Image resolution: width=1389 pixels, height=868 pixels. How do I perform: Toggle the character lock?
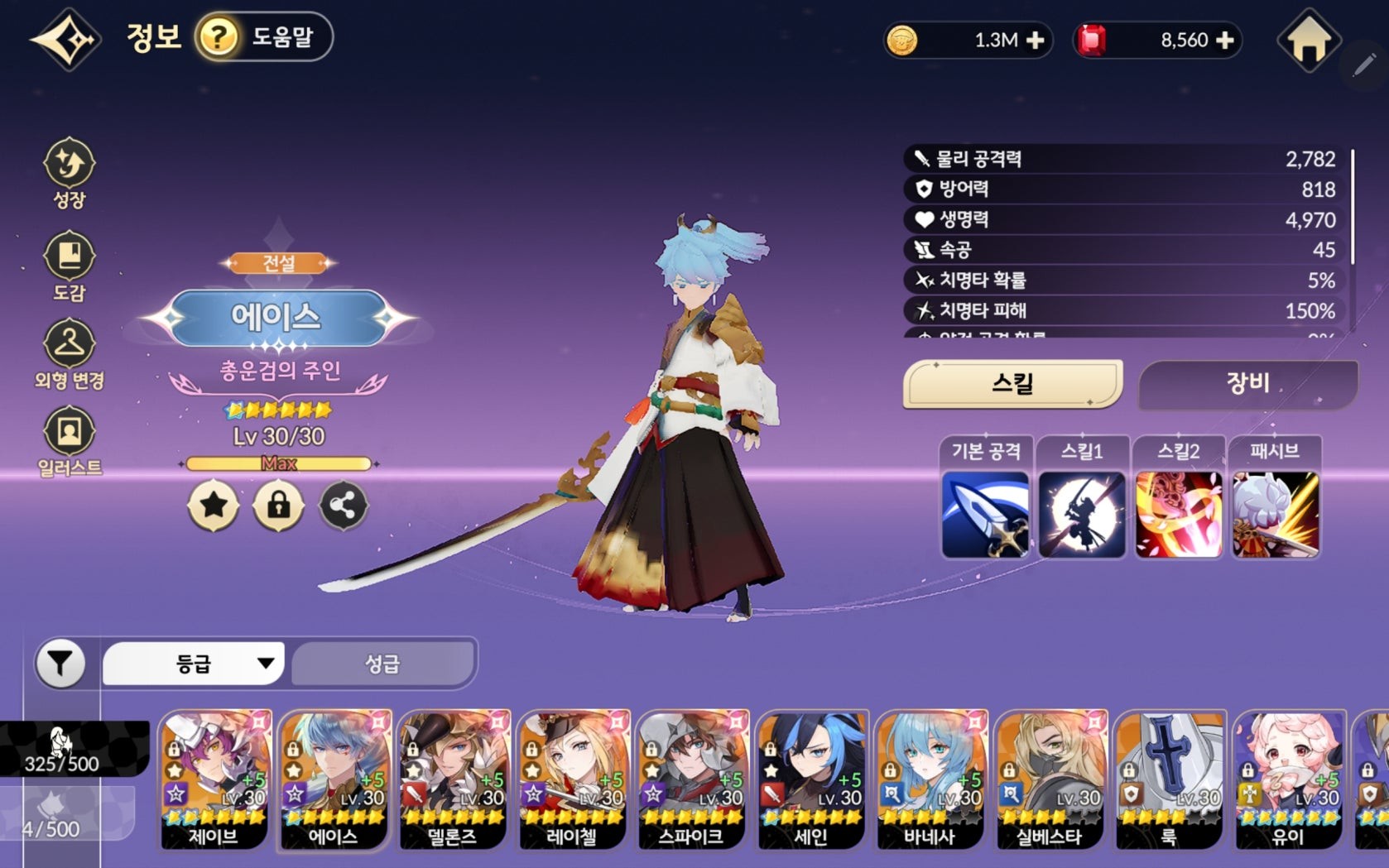coord(279,507)
